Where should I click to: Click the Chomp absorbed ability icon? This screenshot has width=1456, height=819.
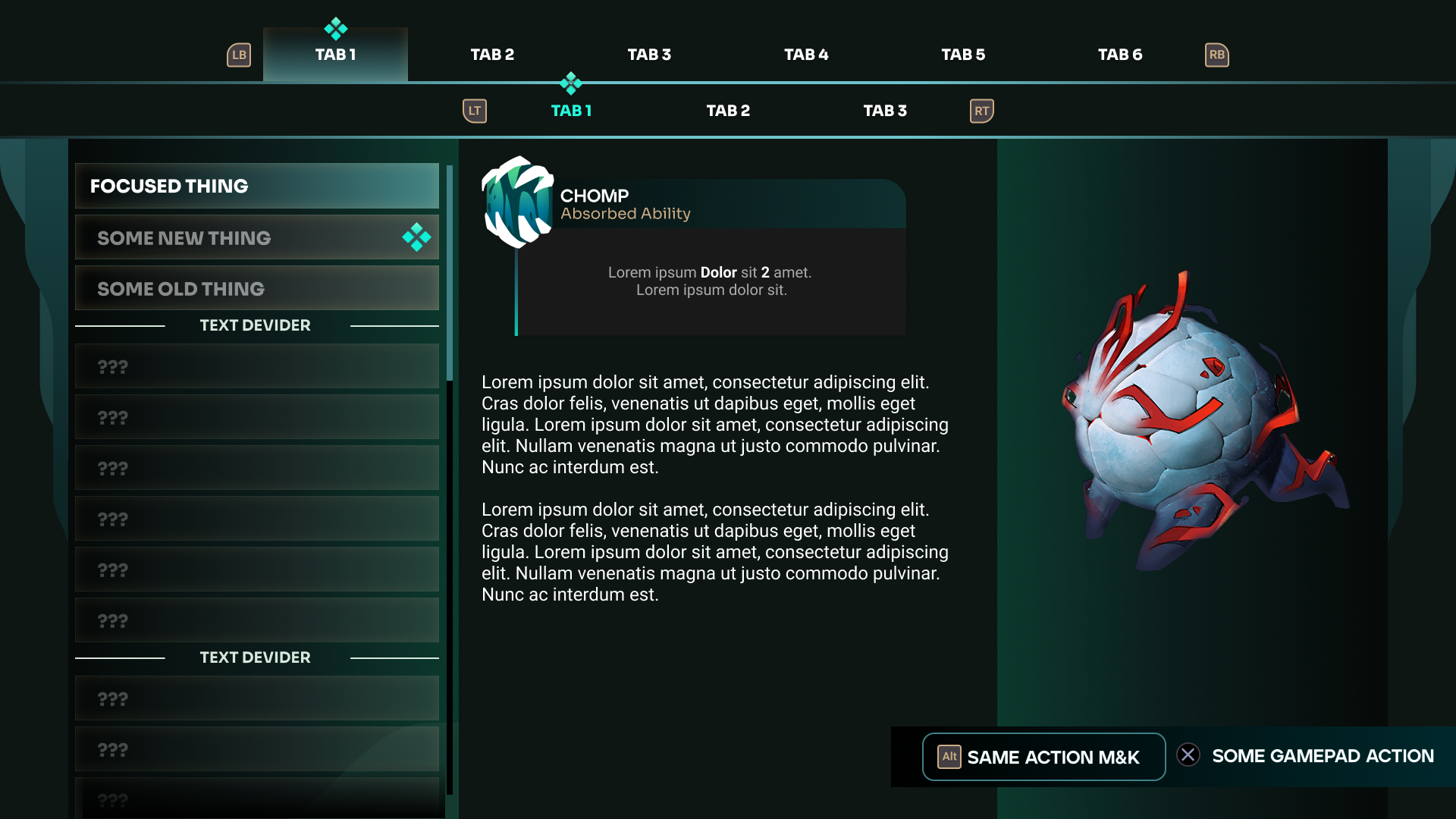(x=519, y=202)
